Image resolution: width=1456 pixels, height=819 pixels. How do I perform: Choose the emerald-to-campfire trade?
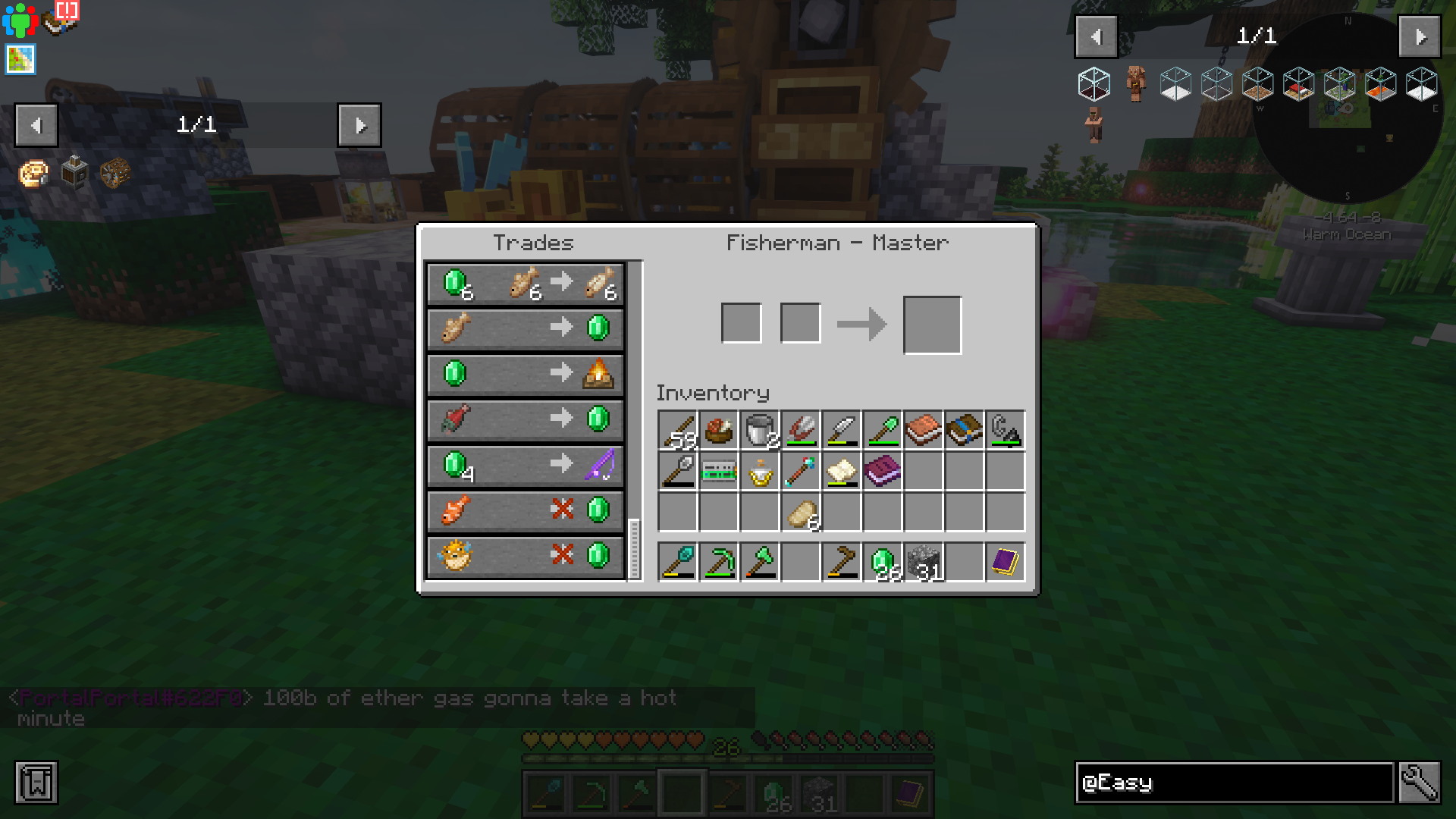pos(526,374)
